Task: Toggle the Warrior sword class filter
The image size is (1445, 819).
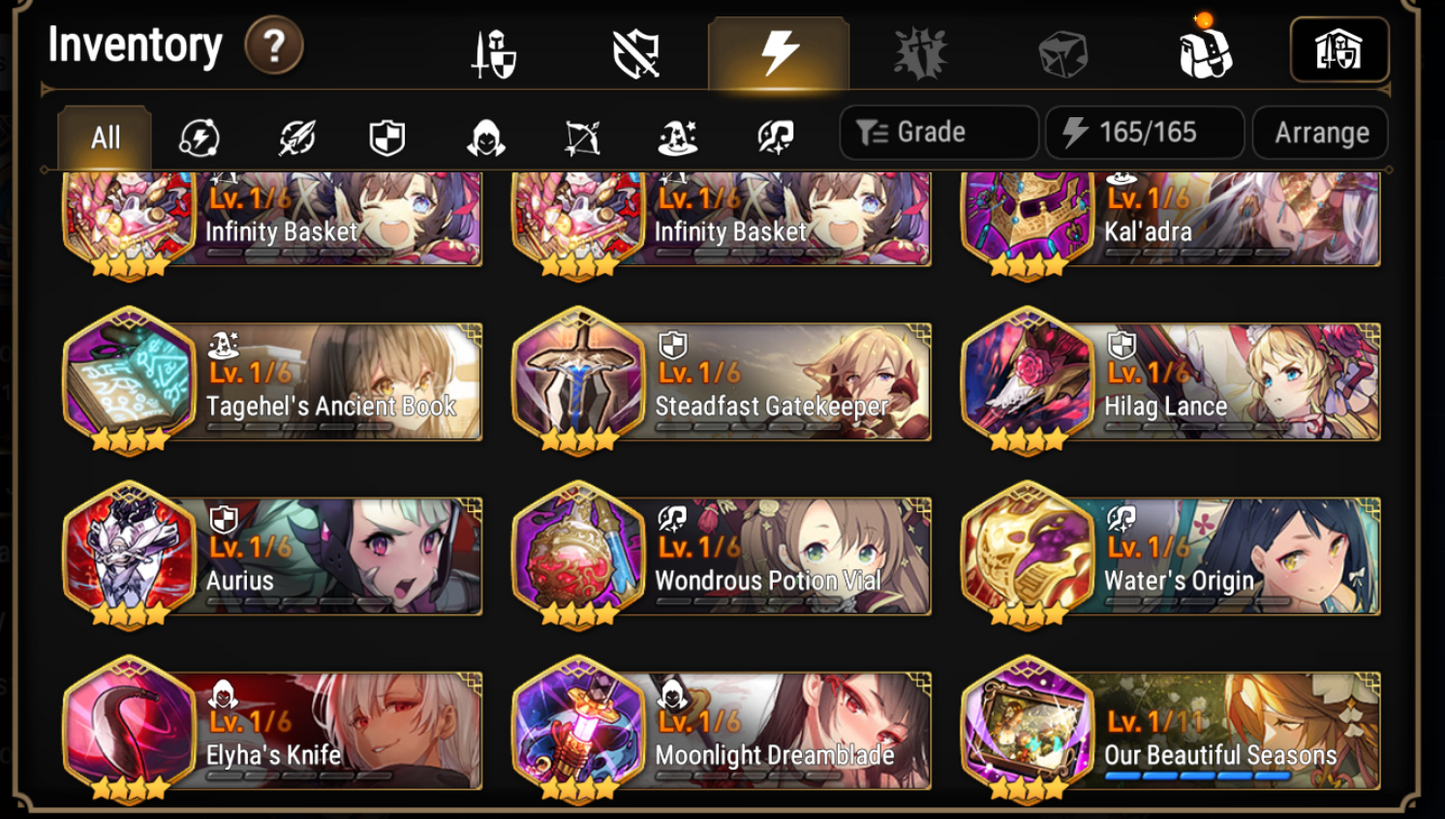Action: pyautogui.click(x=294, y=138)
